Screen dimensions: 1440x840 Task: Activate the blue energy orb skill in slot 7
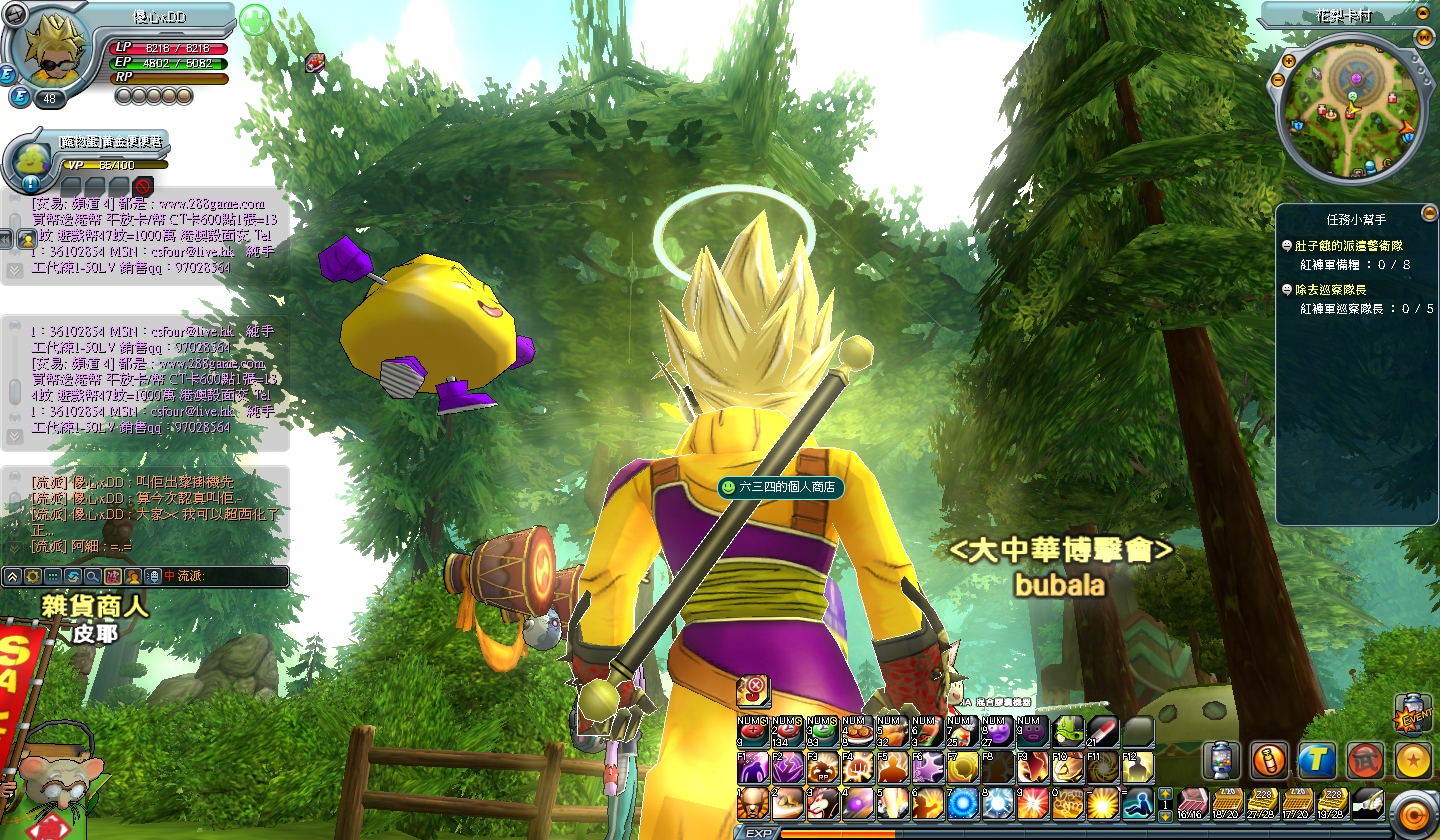(x=962, y=802)
